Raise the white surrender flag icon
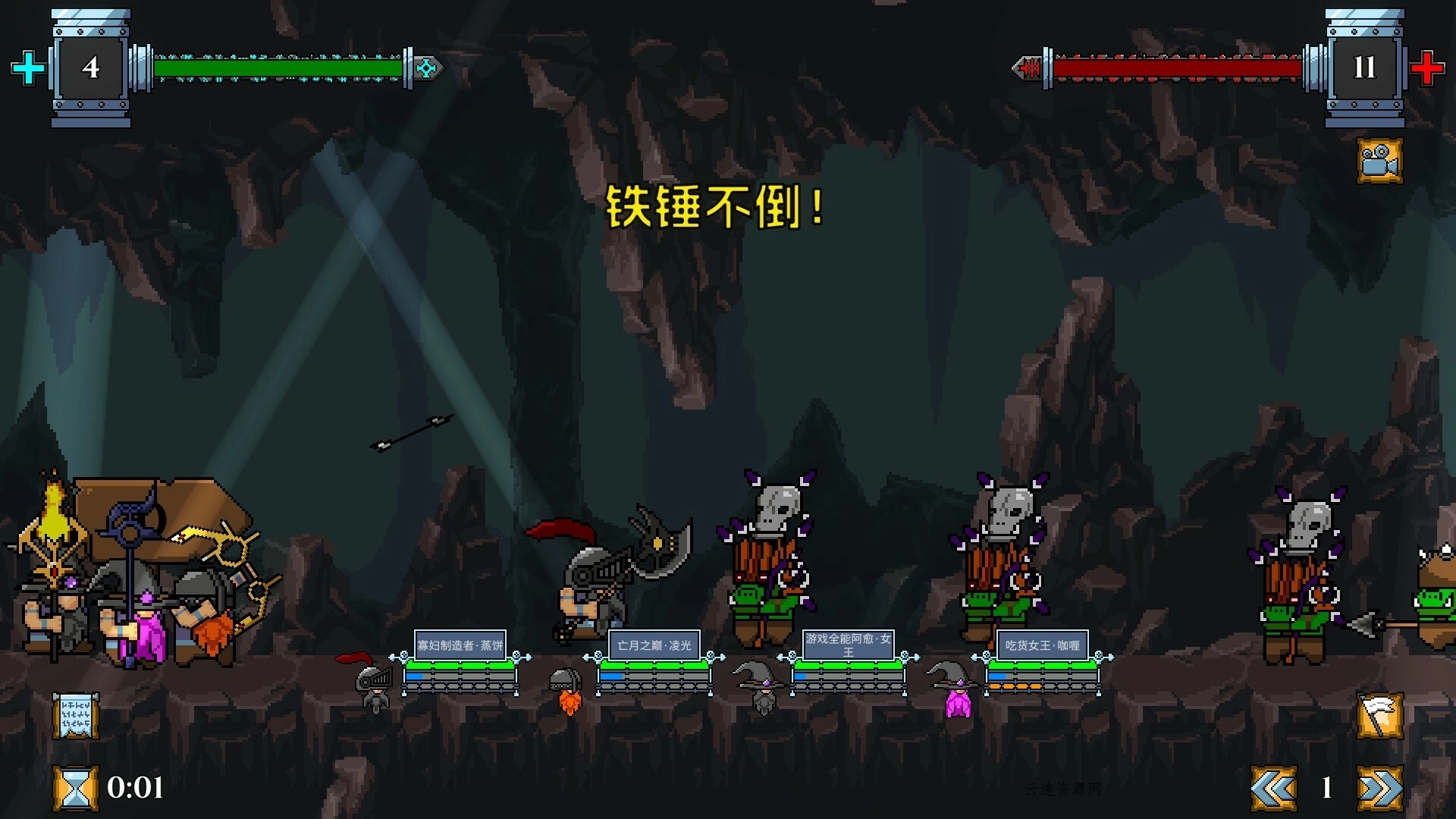Screen dimensions: 1456x819 pos(1382,713)
